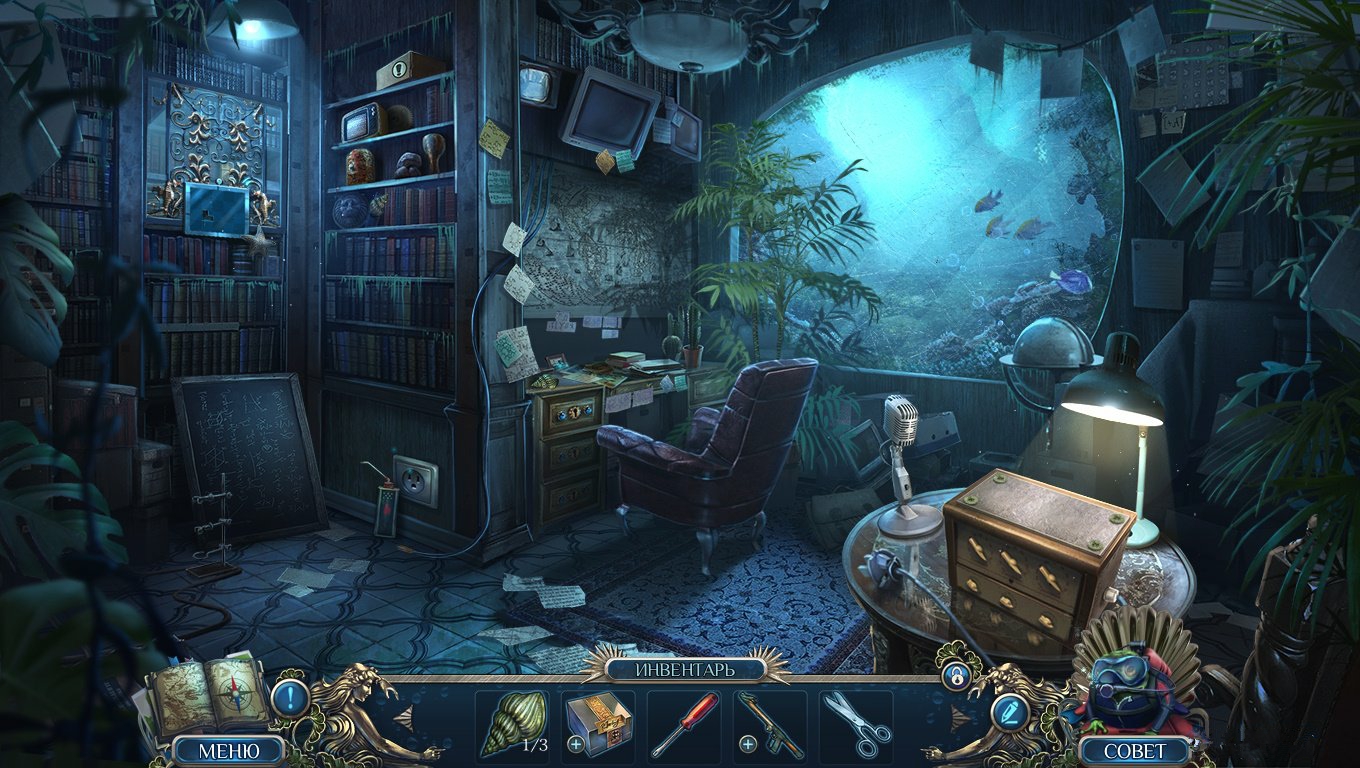Pick the red-handled screwdriver from inventory
Screen dimensions: 1360x768
click(x=684, y=724)
